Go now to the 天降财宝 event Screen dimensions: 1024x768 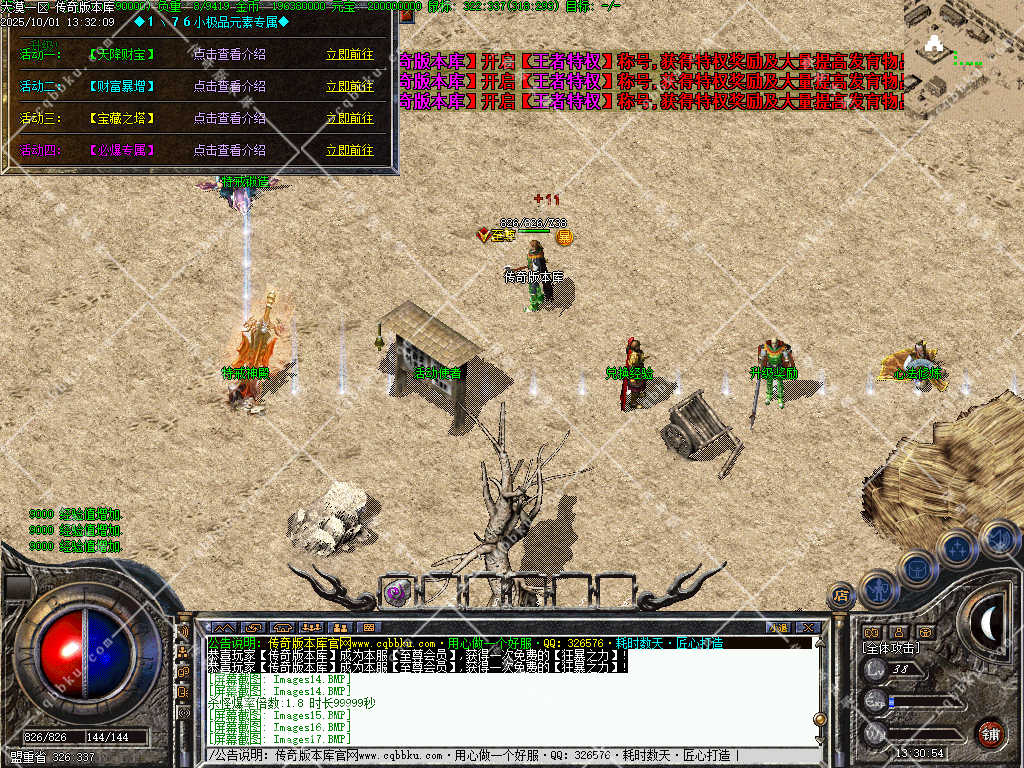pos(349,55)
